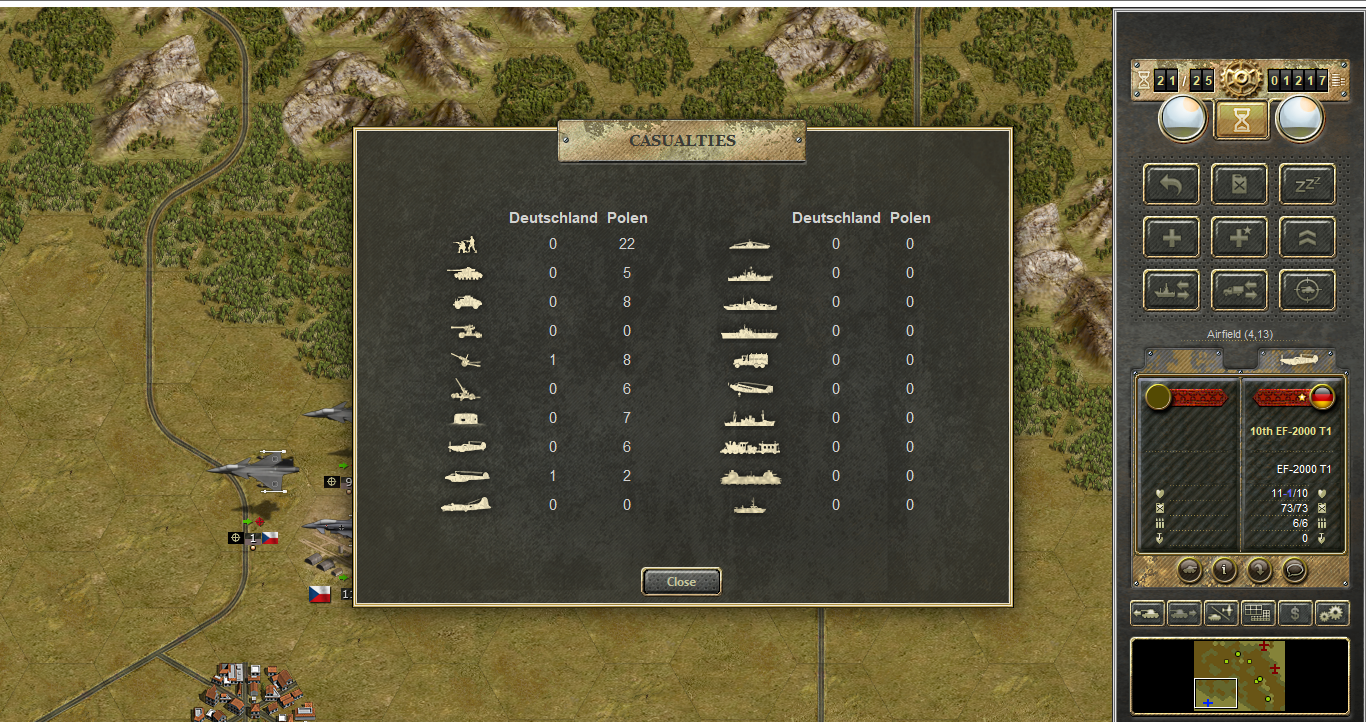Viewport: 1366px width, 722px height.
Task: Resupply the unit with the fuel canister button
Action: tap(1239, 184)
